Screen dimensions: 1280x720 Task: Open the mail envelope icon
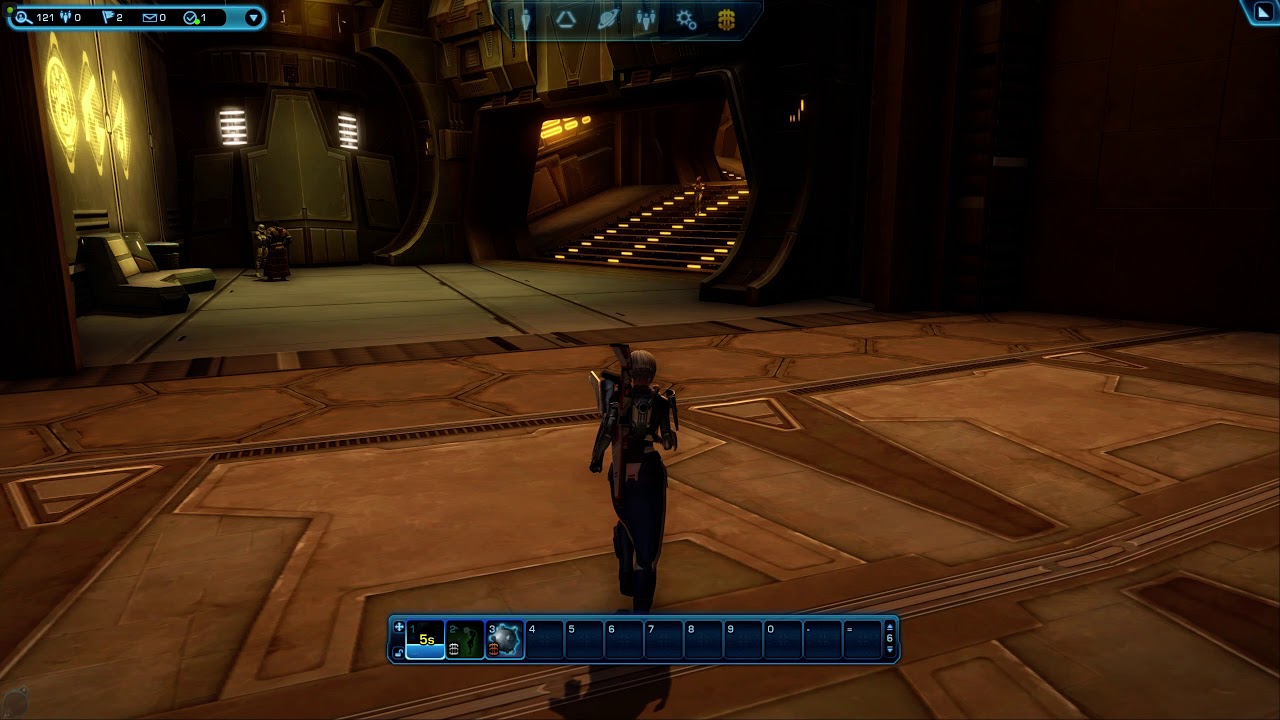point(149,18)
